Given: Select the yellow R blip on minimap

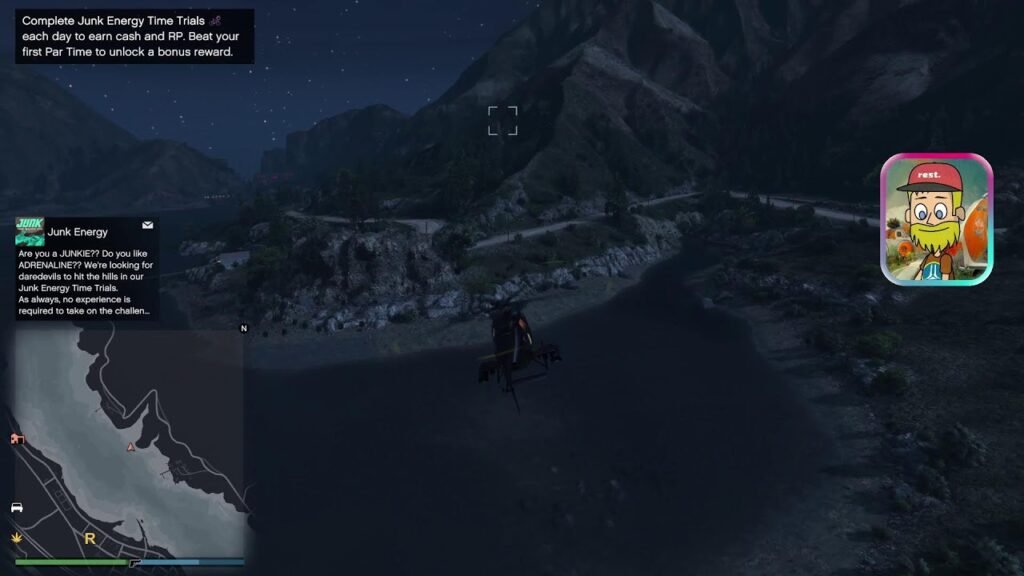Looking at the screenshot, I should 90,538.
